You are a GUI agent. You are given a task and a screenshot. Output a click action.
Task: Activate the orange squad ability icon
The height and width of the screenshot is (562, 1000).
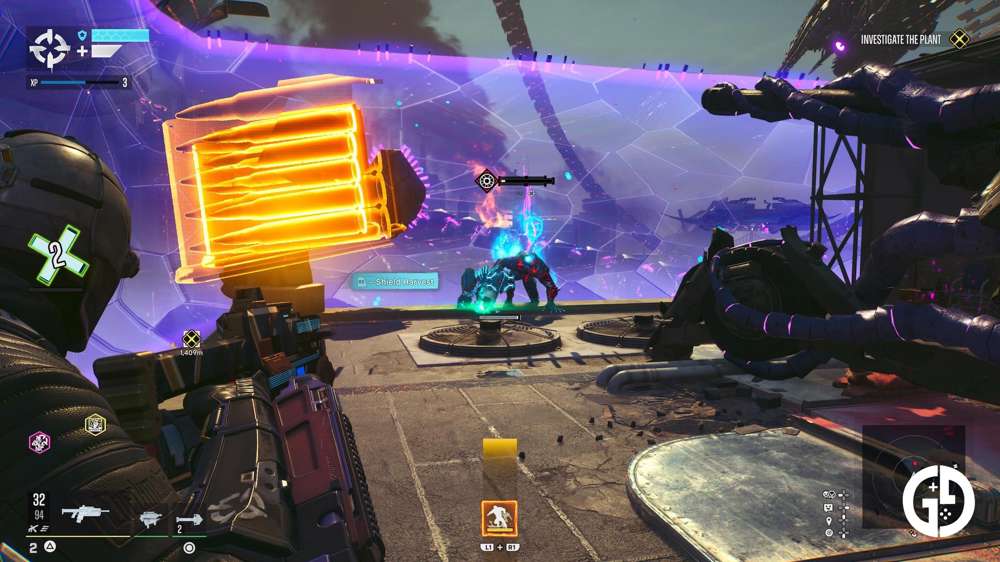point(499,518)
